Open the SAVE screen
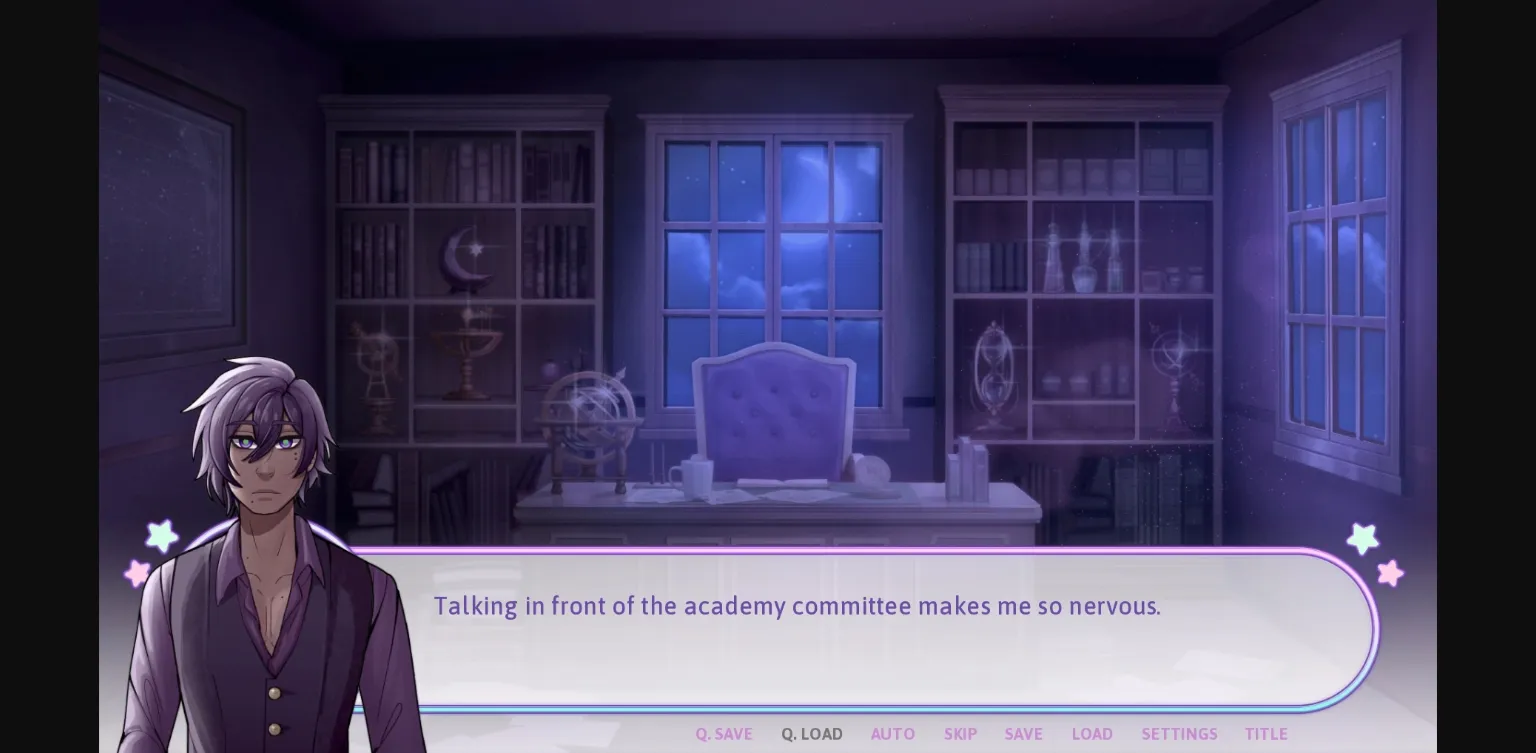Screen dimensions: 1536x753 (x=1023, y=733)
